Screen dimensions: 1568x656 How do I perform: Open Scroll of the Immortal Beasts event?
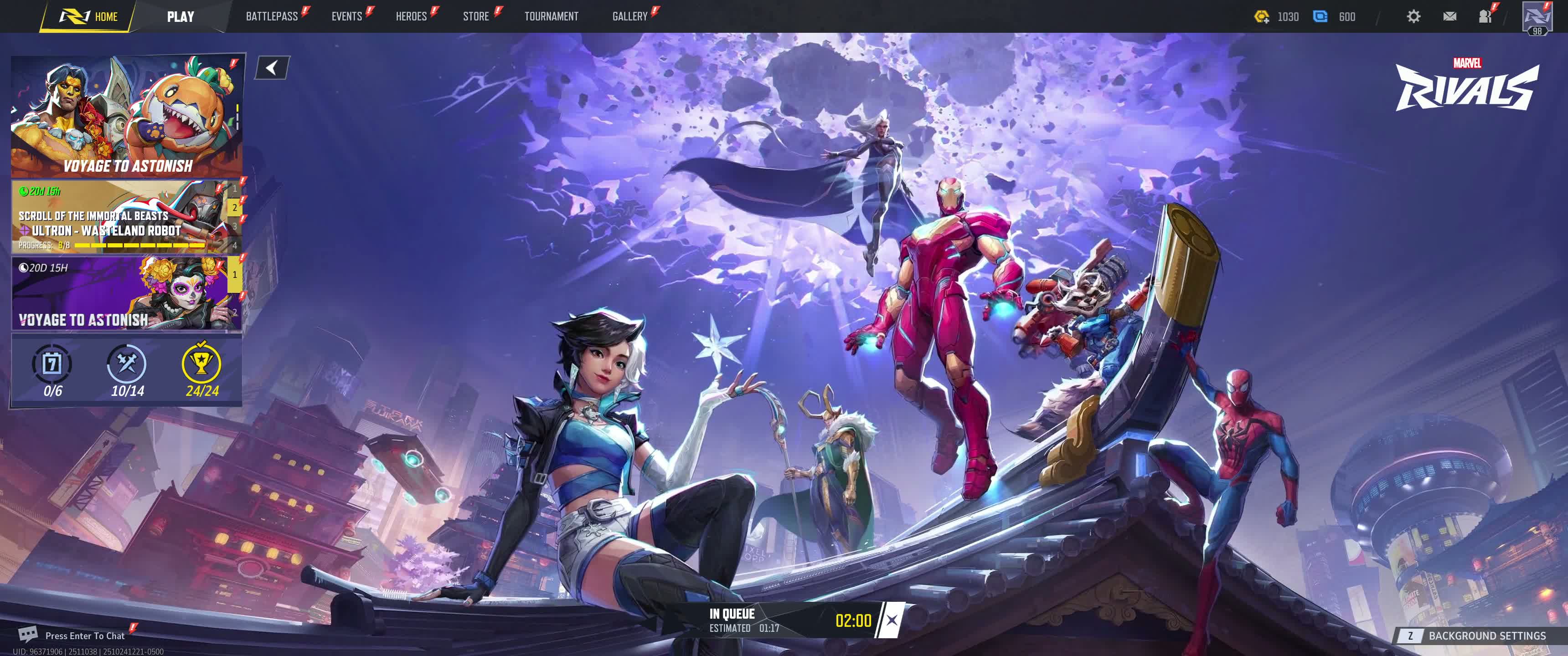pos(119,217)
